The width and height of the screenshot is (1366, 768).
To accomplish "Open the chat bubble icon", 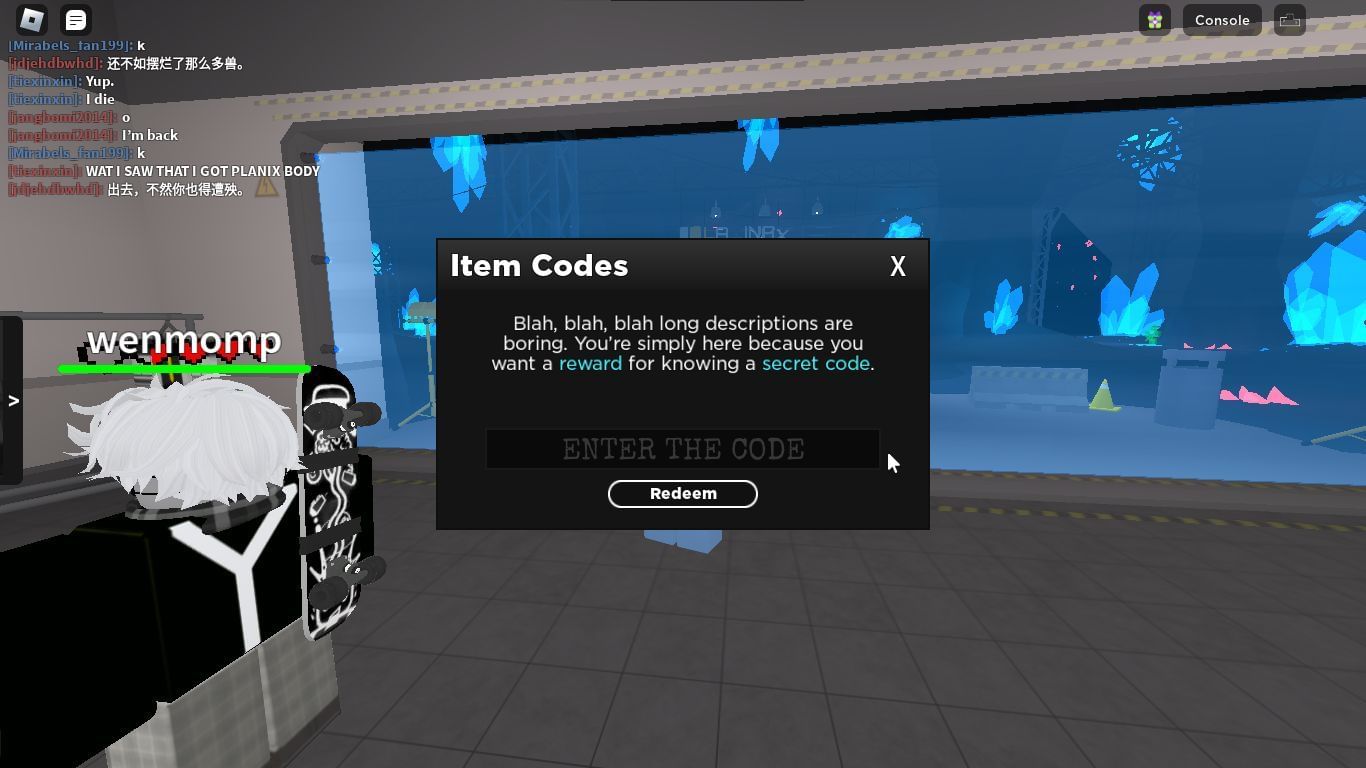I will tap(75, 19).
